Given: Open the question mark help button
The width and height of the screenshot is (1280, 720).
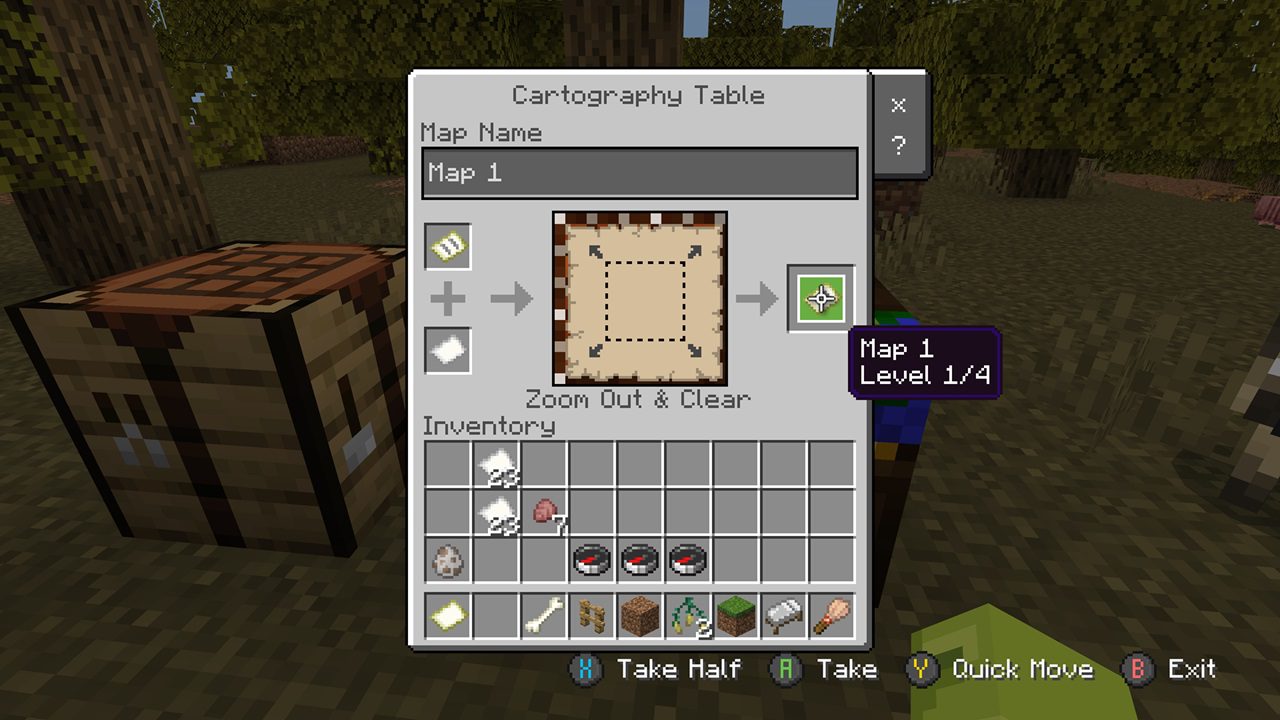Looking at the screenshot, I should 898,146.
